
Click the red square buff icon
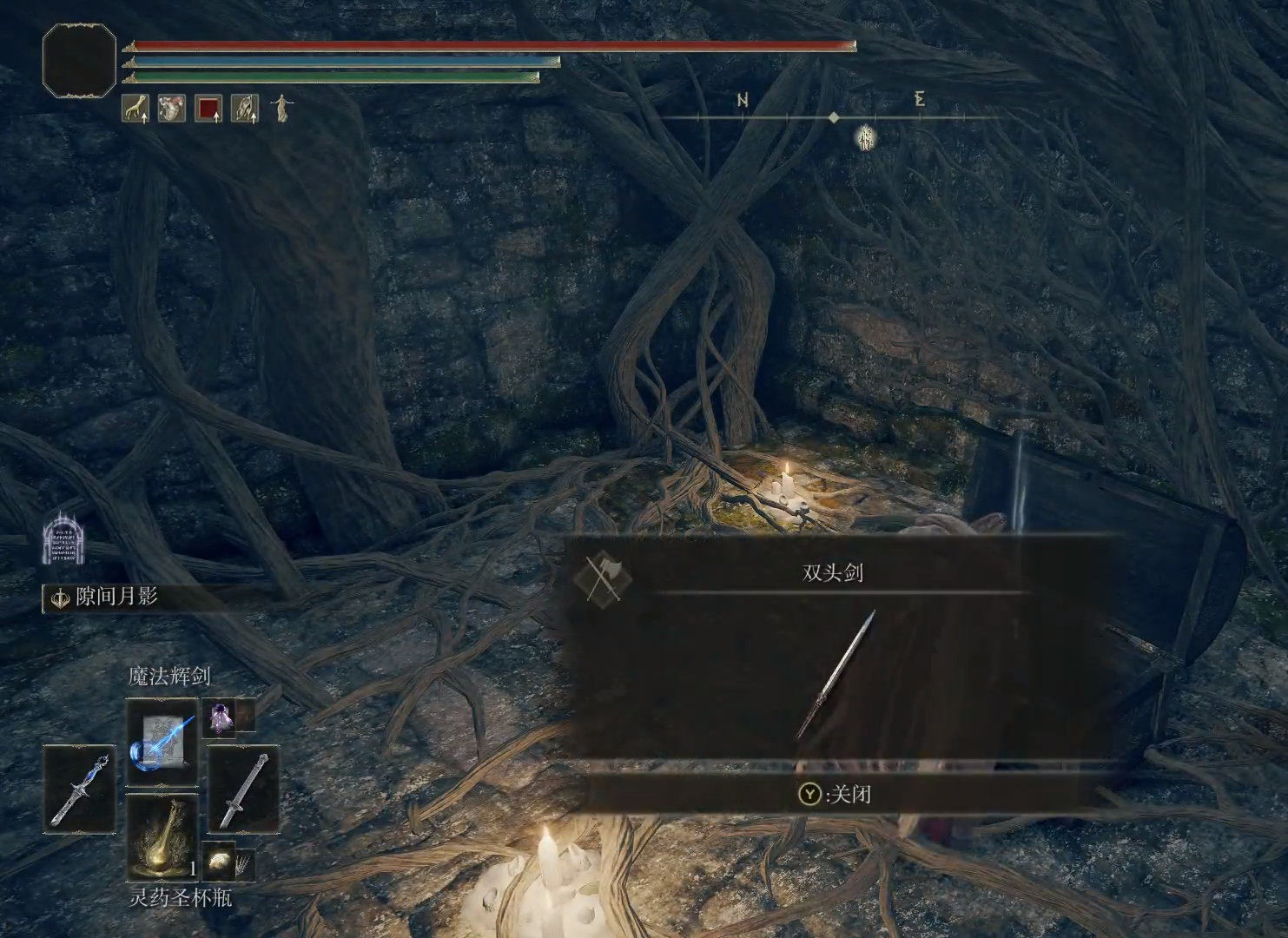208,109
